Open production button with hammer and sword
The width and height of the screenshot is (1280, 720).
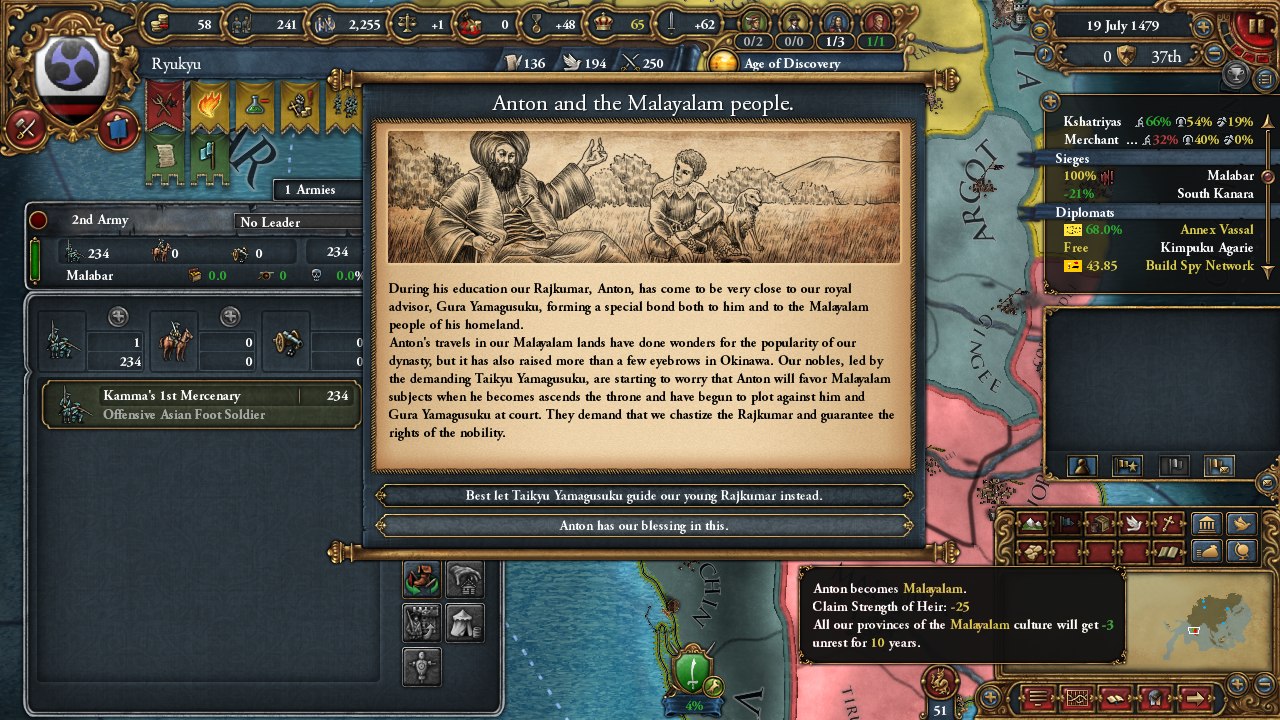[26, 128]
